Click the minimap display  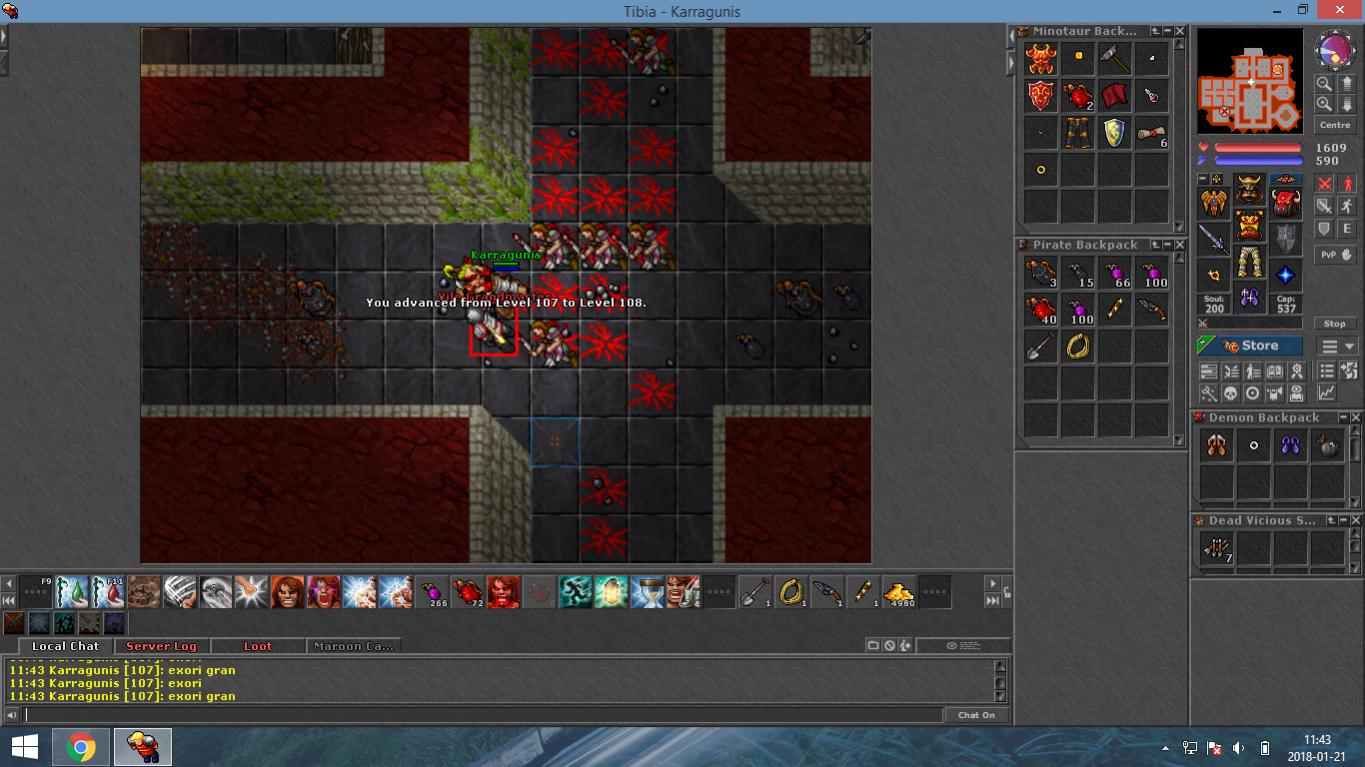(x=1250, y=80)
